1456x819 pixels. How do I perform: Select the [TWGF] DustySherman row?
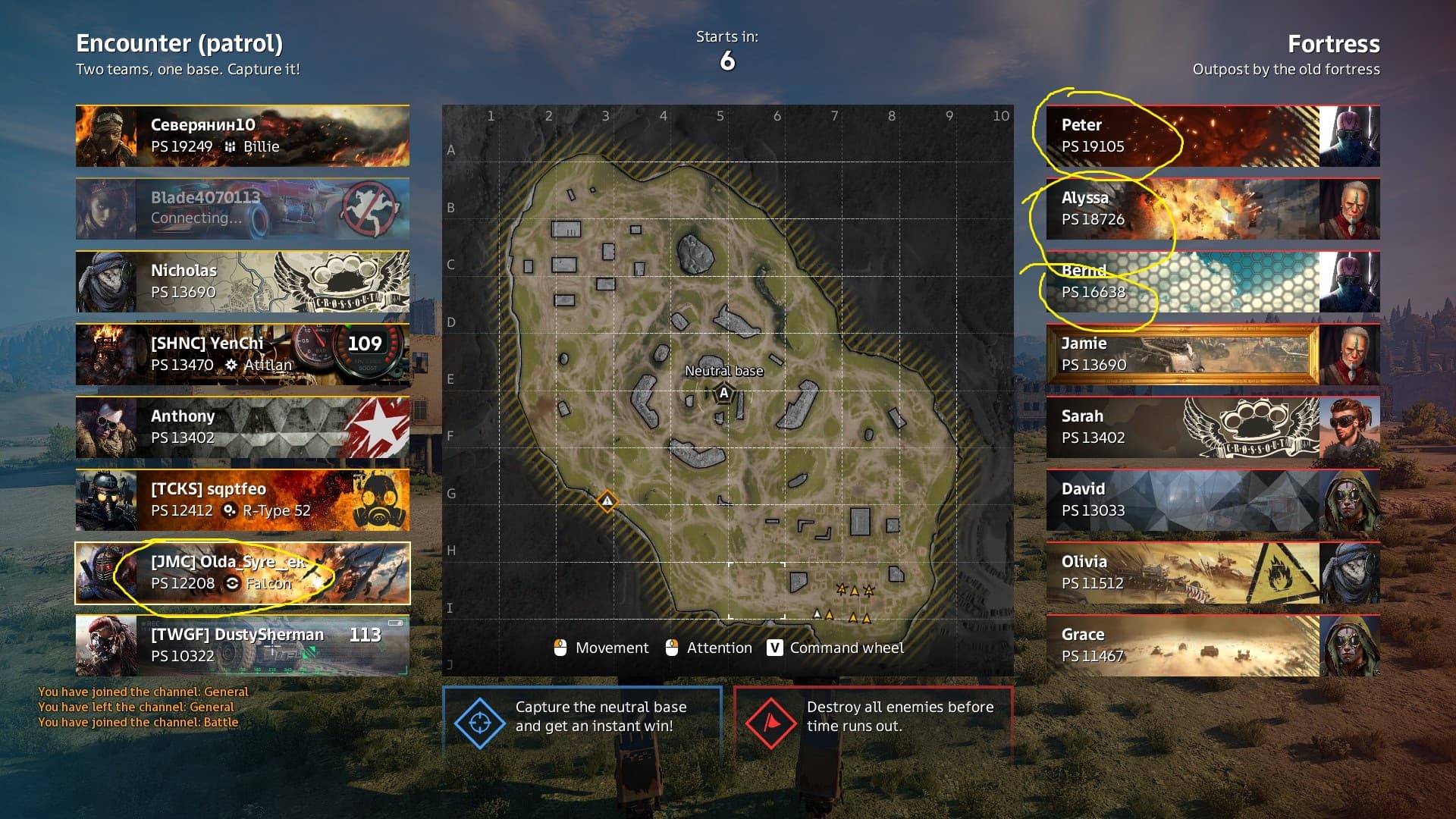pos(243,646)
